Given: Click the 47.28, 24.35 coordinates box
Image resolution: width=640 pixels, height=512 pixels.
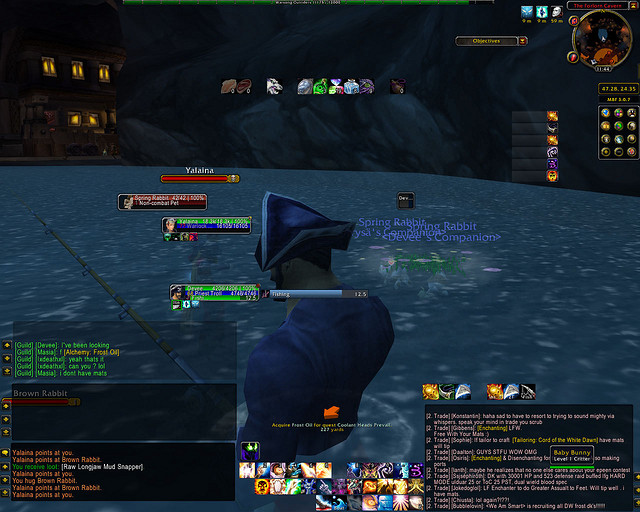Looking at the screenshot, I should click(x=603, y=88).
